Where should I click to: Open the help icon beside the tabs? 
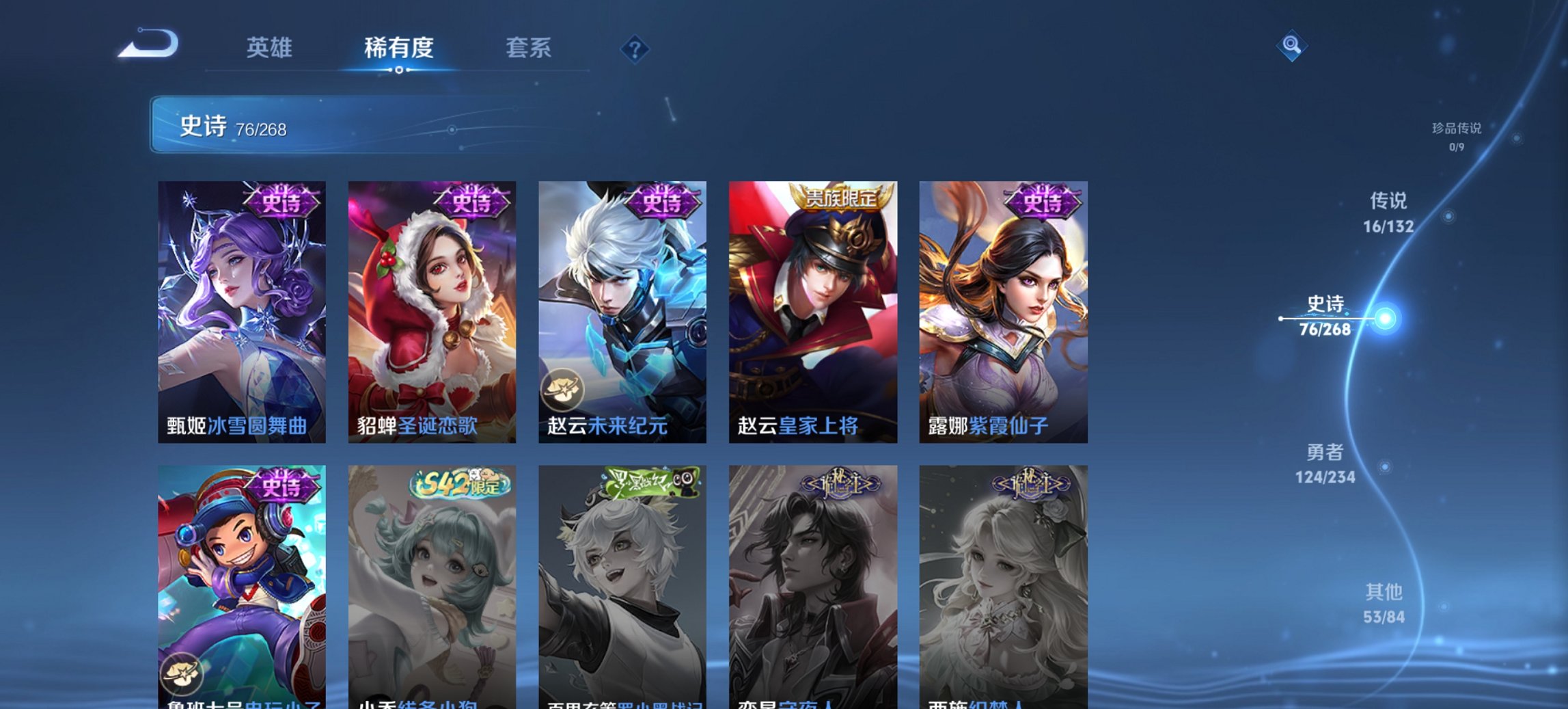click(x=635, y=48)
